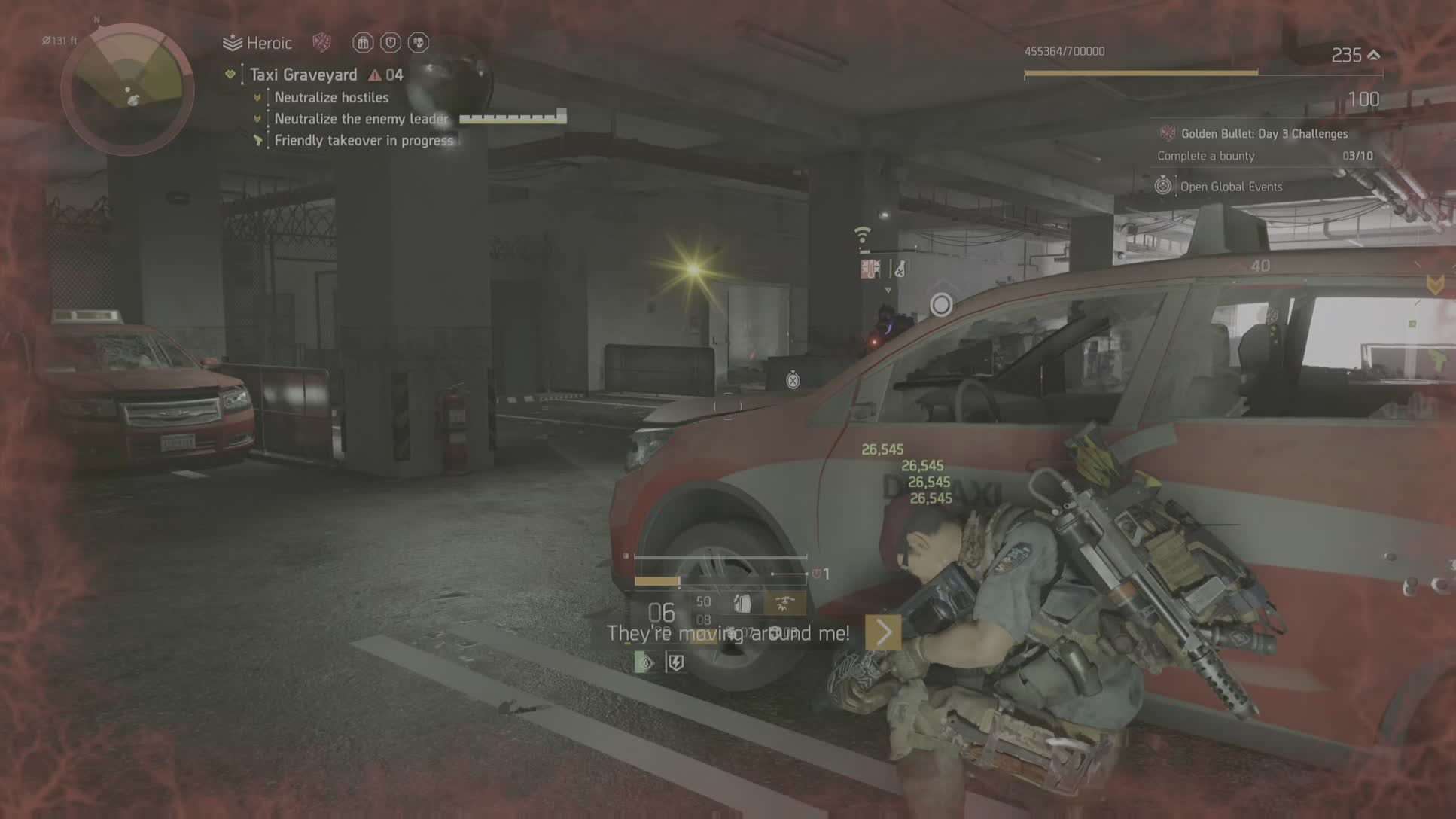Select the ammo magazines directive icon
1456x819 pixels.
[x=363, y=43]
